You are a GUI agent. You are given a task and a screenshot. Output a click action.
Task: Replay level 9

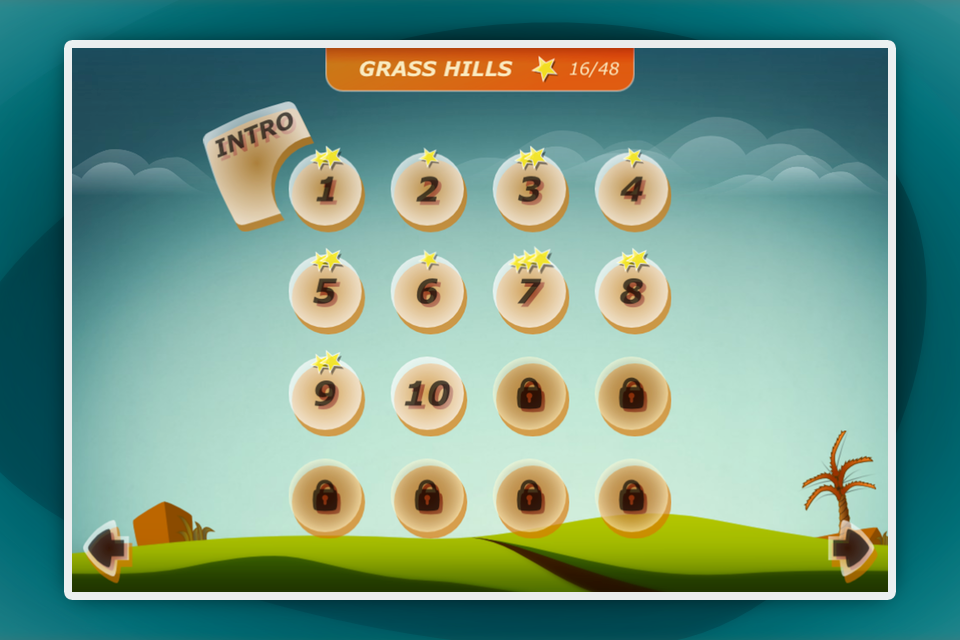pyautogui.click(x=326, y=394)
